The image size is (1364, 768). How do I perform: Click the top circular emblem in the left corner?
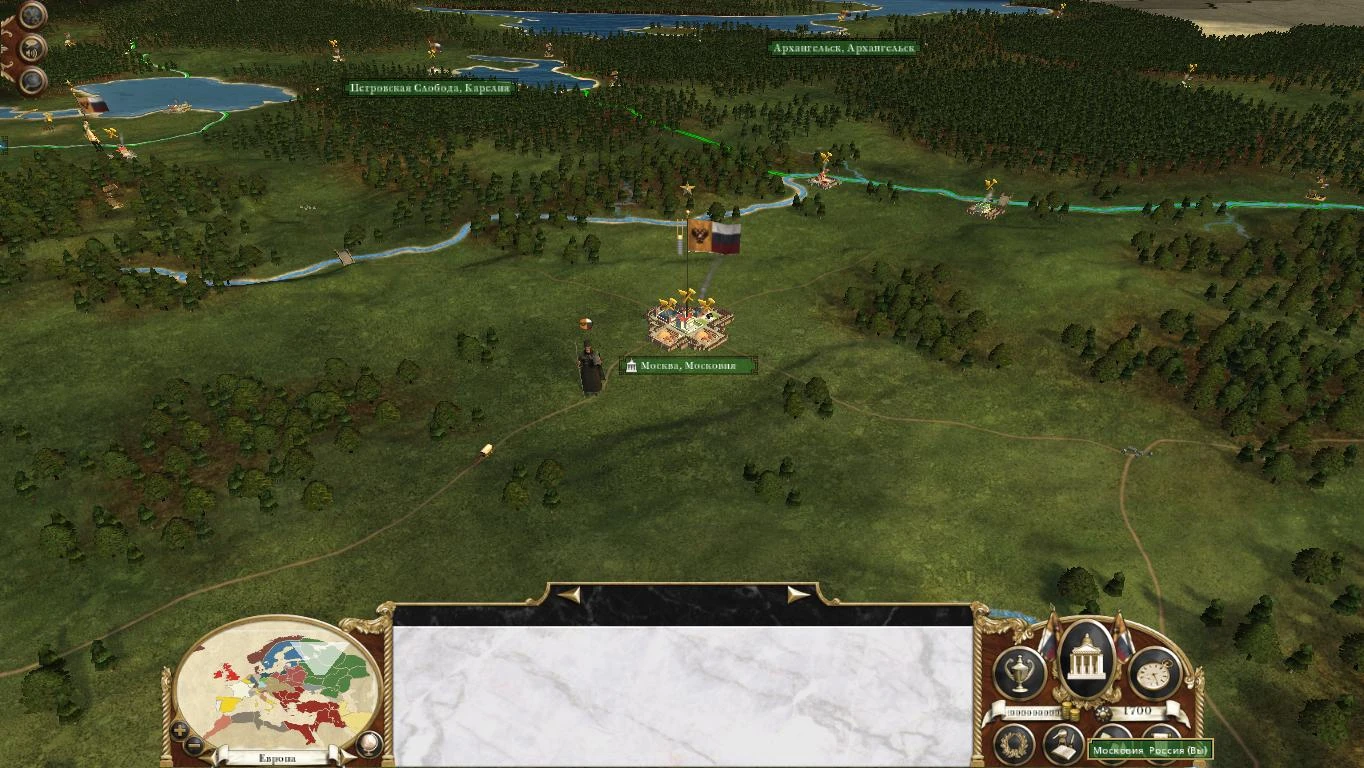click(x=32, y=15)
